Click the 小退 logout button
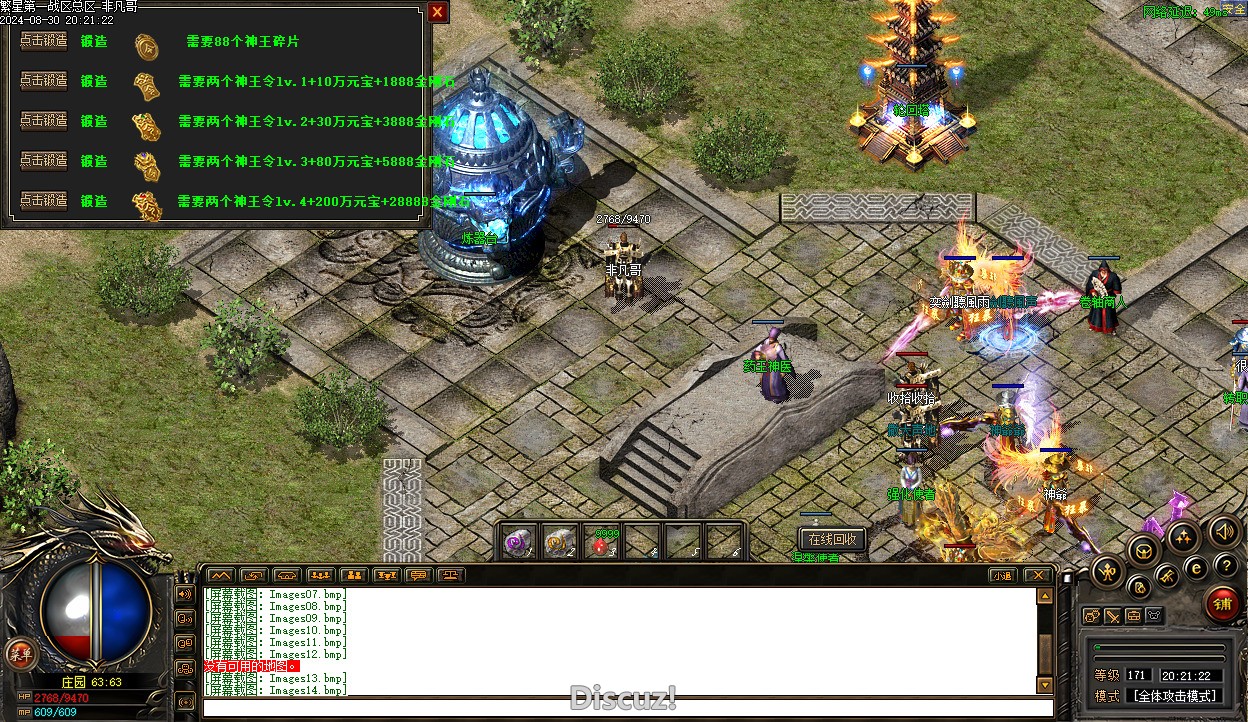Viewport: 1248px width, 722px height. (1003, 576)
